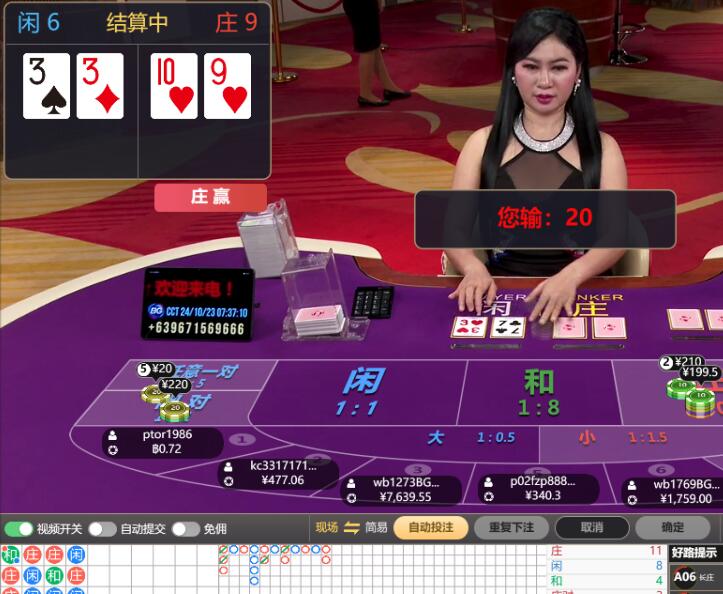Select player seat ptor1986
This screenshot has width=723, height=594.
click(x=160, y=442)
